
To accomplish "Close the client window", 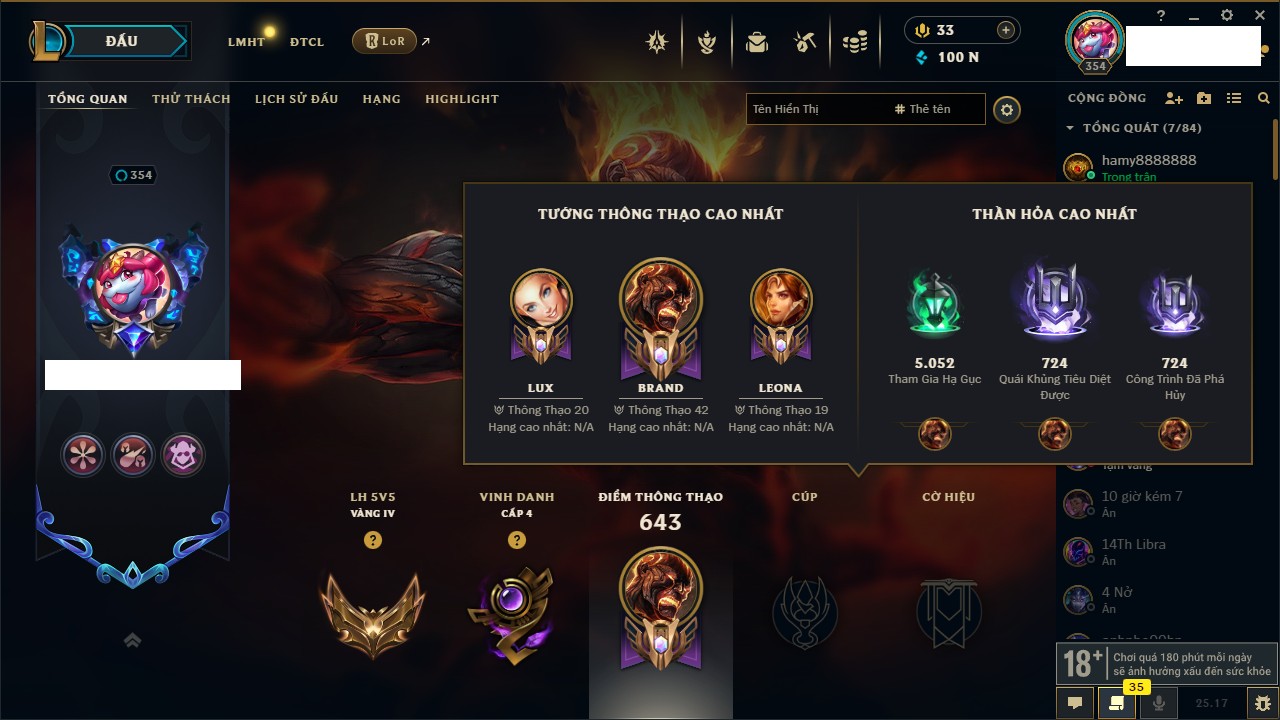I will pos(1258,15).
